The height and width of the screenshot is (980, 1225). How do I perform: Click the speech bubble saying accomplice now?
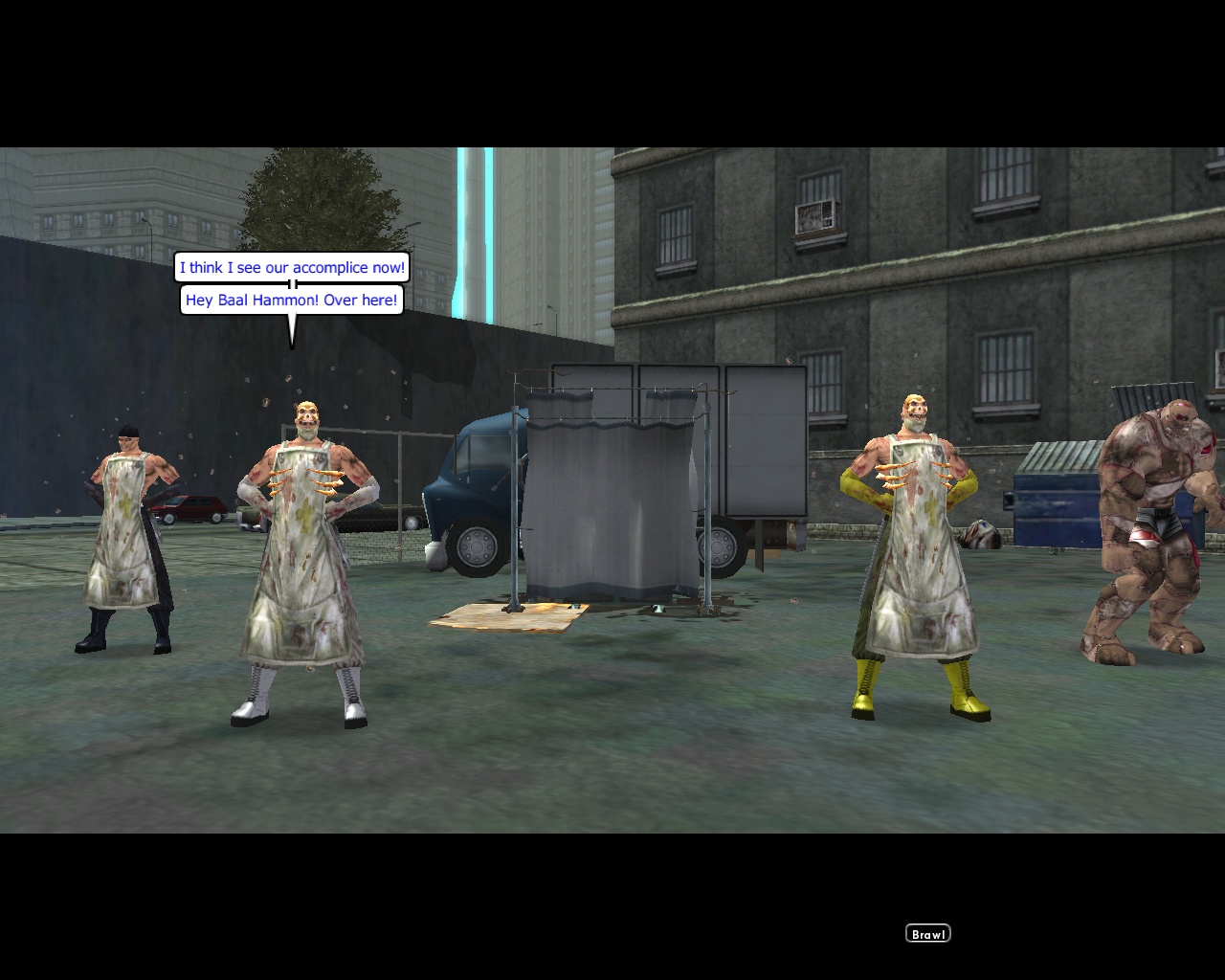(292, 268)
